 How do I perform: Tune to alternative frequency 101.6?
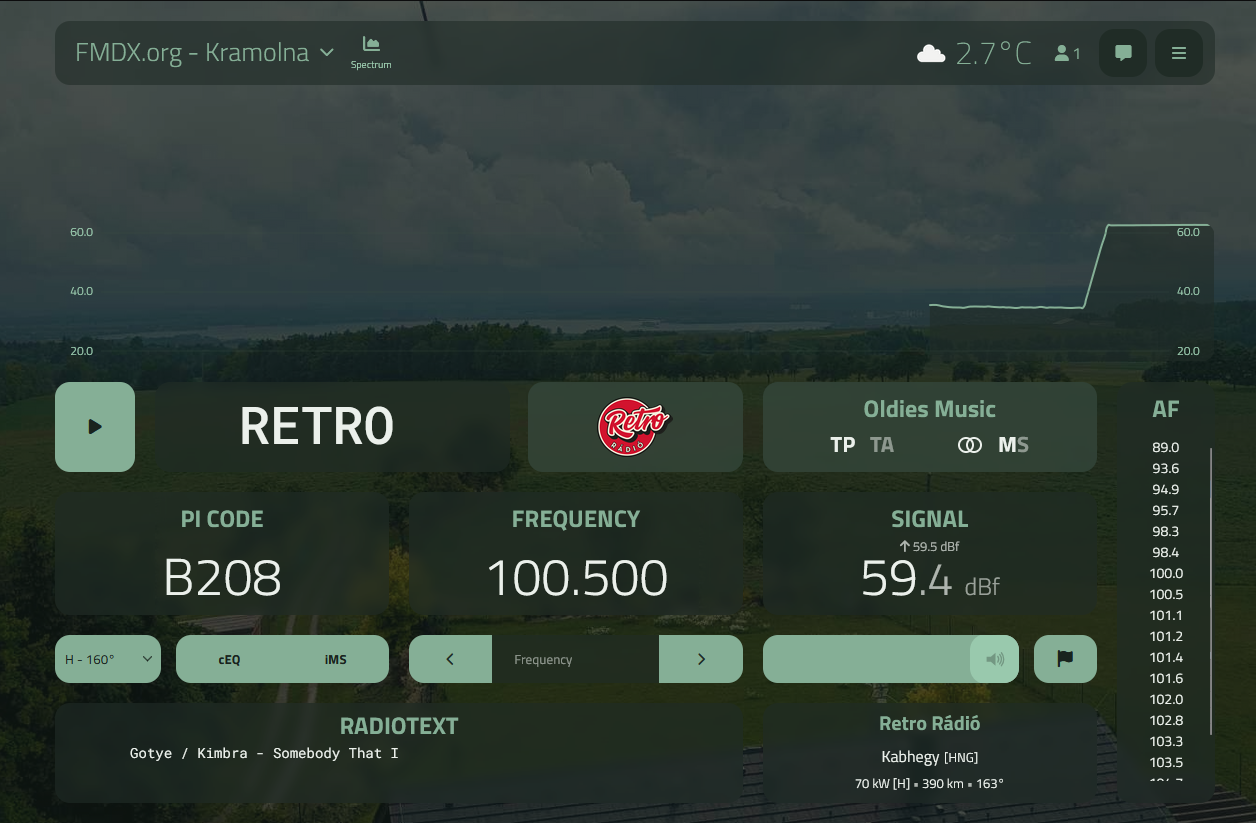(x=1166, y=679)
